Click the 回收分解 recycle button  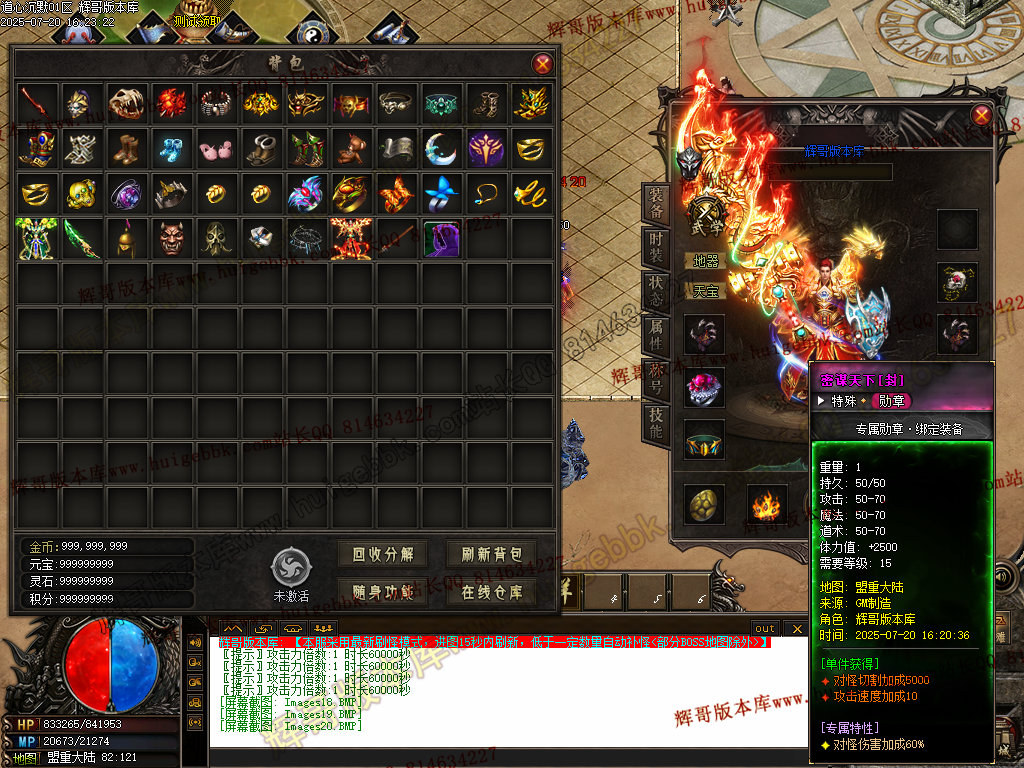[383, 554]
